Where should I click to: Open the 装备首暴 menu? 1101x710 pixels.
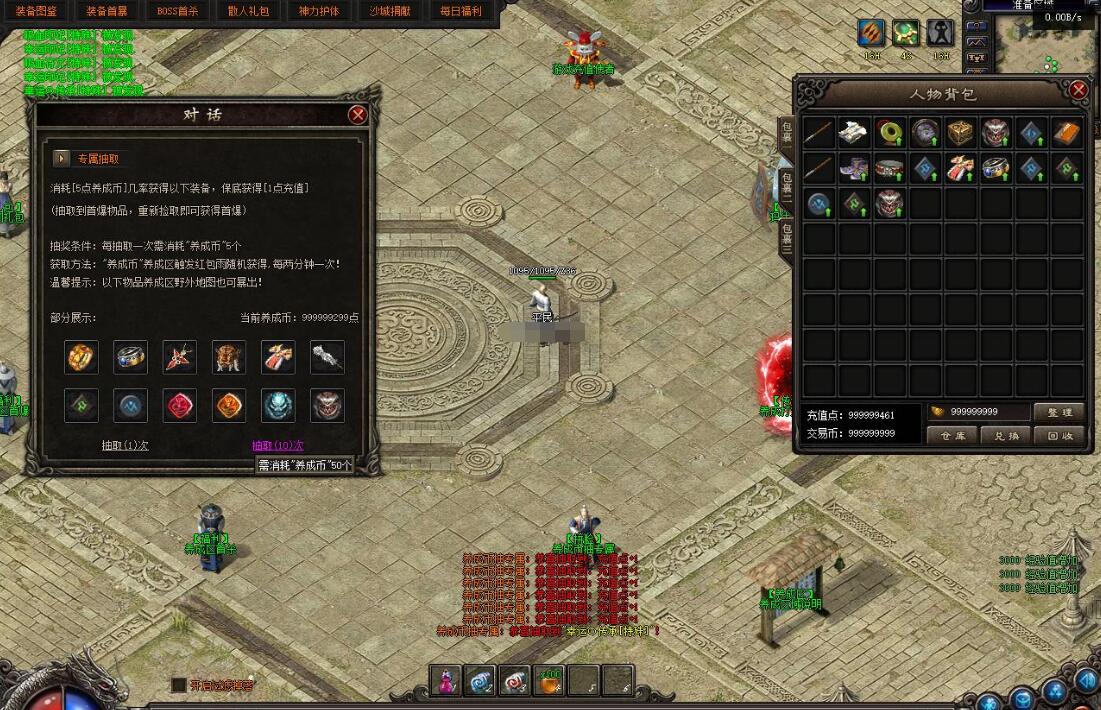click(107, 11)
